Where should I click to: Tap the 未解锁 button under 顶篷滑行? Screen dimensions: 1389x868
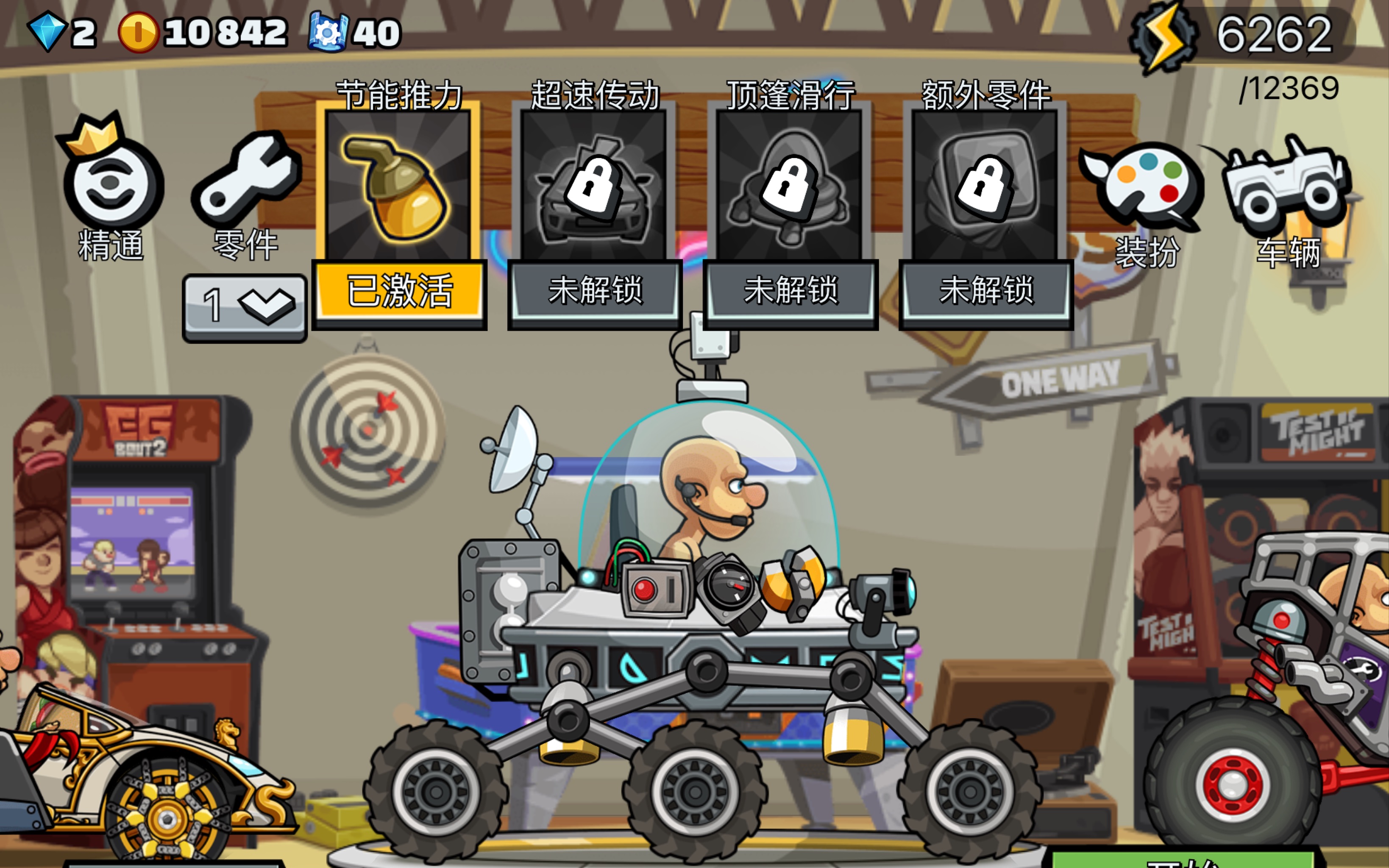[x=791, y=290]
